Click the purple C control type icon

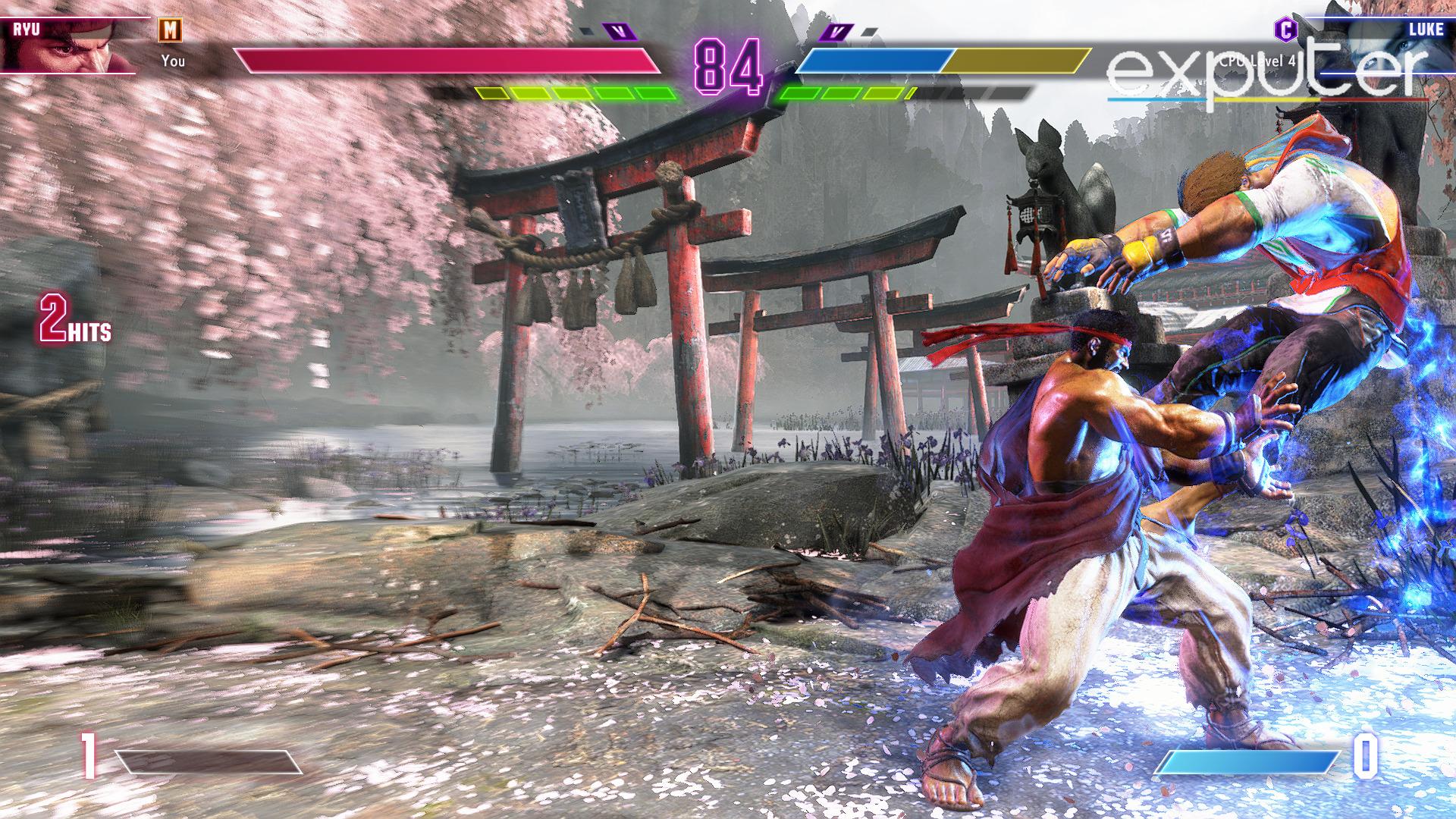pos(1285,30)
